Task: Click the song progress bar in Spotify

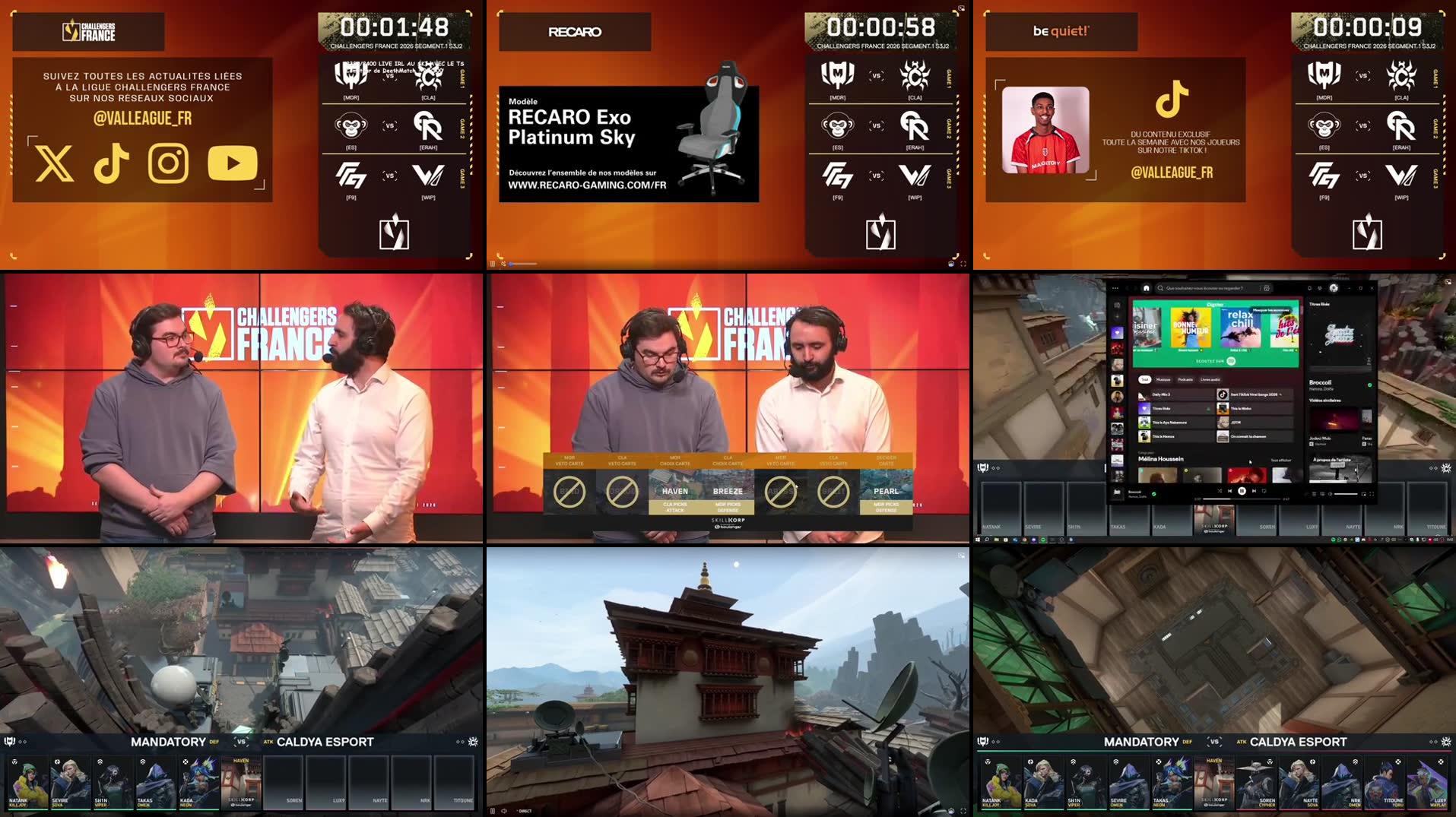Action: click(1242, 499)
